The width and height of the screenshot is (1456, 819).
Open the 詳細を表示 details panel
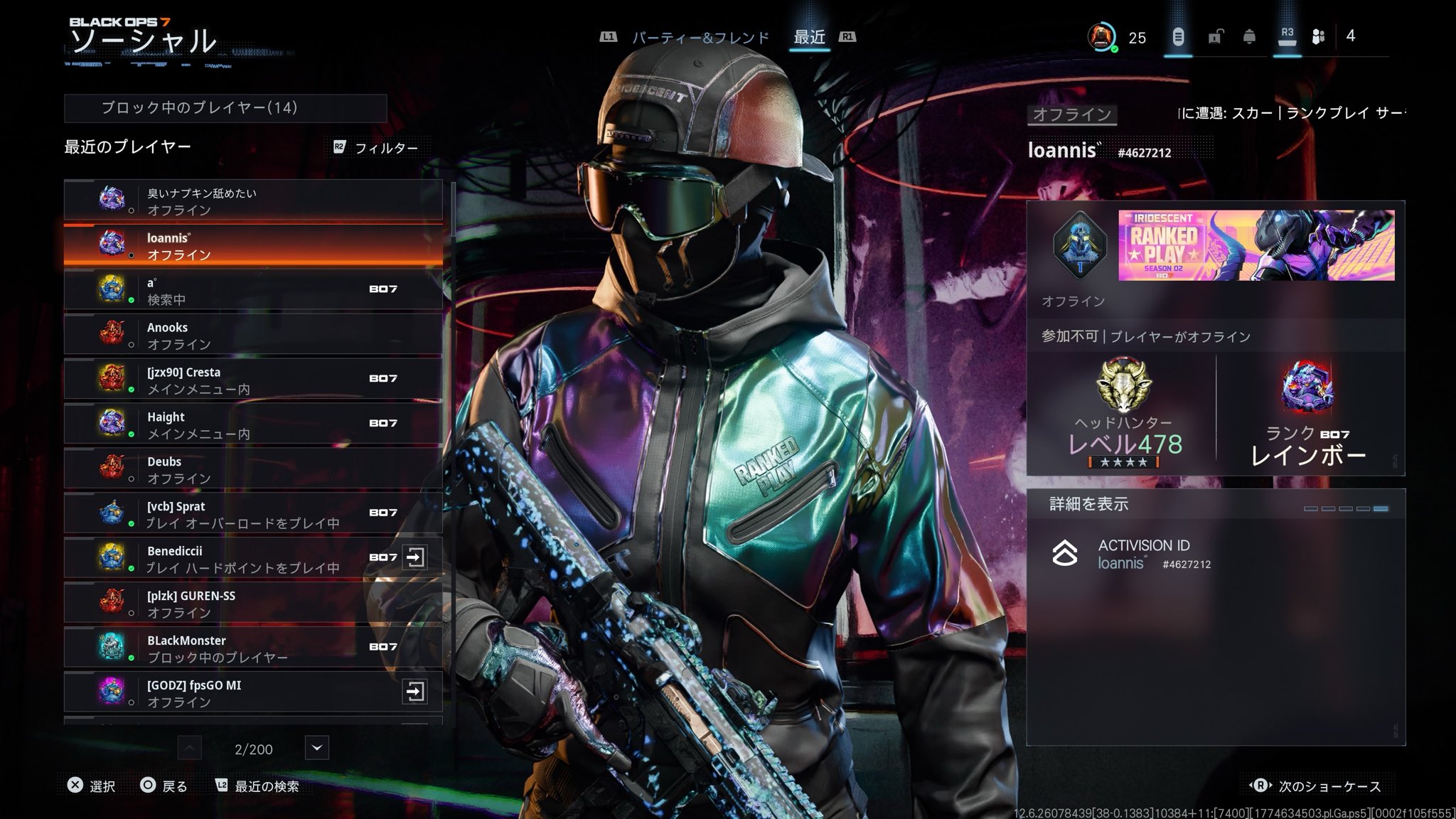pos(1215,504)
